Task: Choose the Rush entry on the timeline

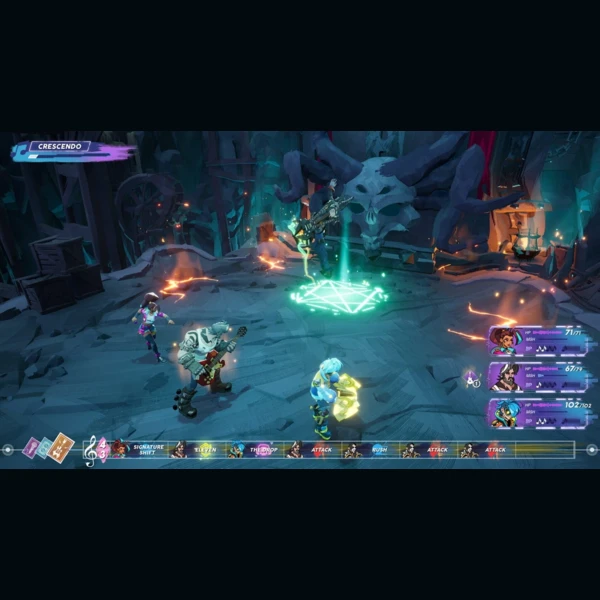Action: click(379, 450)
